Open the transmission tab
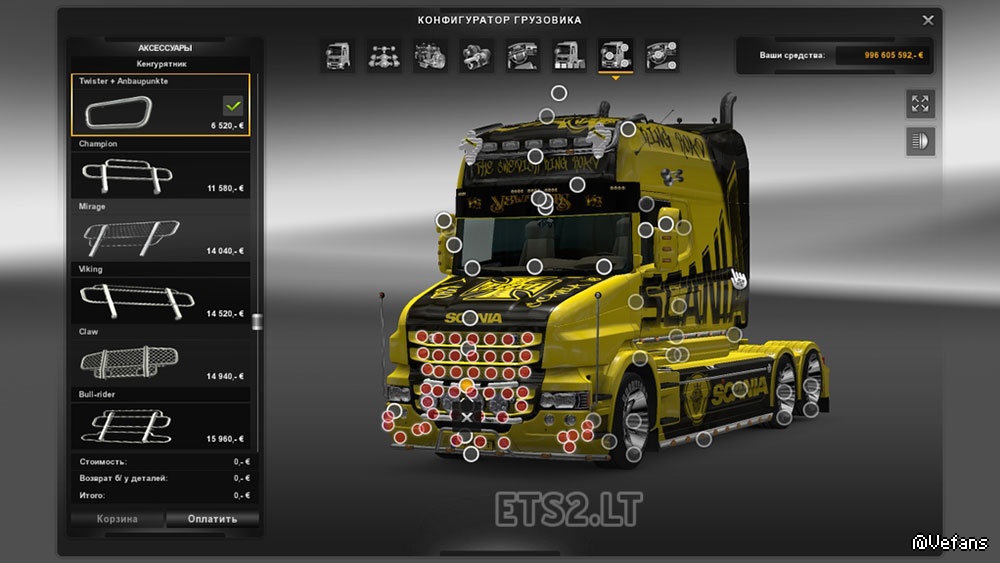The height and width of the screenshot is (563, 1000). click(x=476, y=55)
